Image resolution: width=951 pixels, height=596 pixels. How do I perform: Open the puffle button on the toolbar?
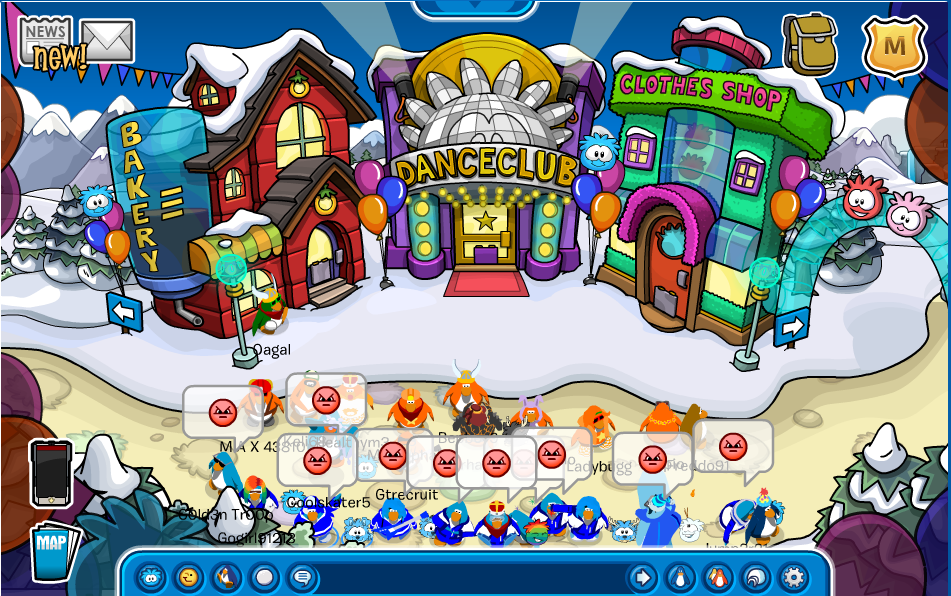(151, 577)
